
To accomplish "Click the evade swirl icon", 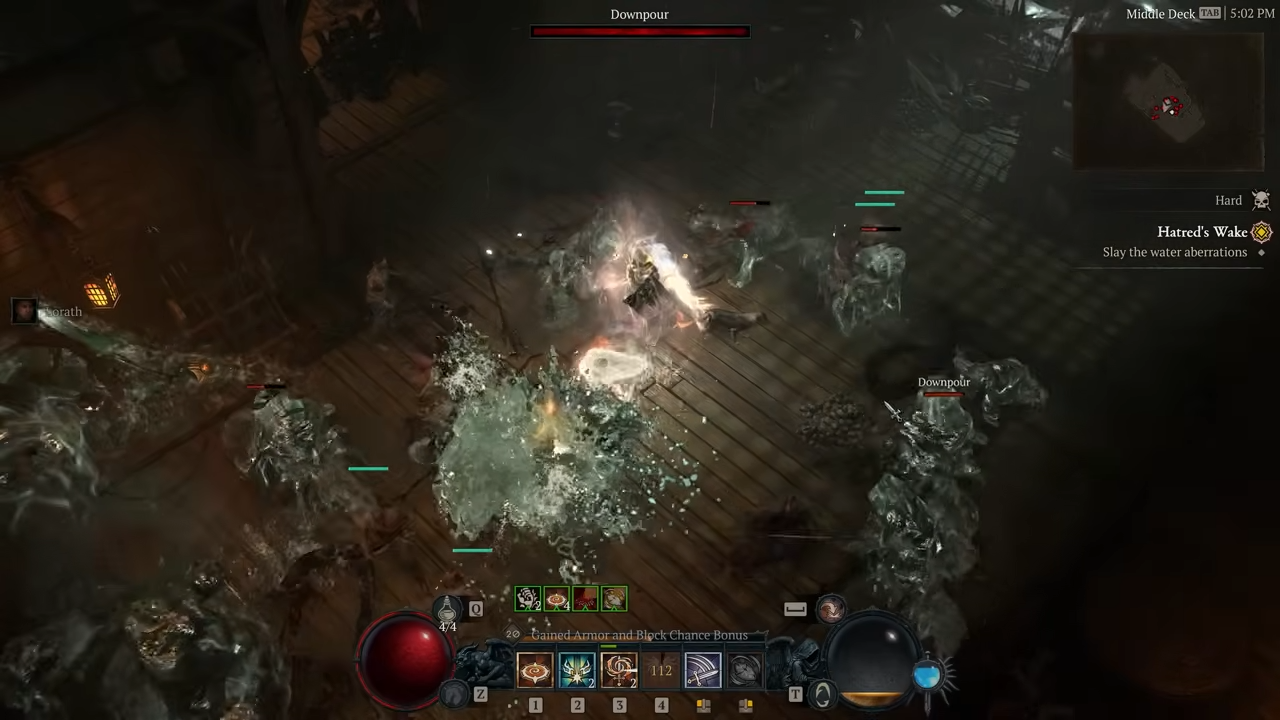I will click(x=830, y=608).
